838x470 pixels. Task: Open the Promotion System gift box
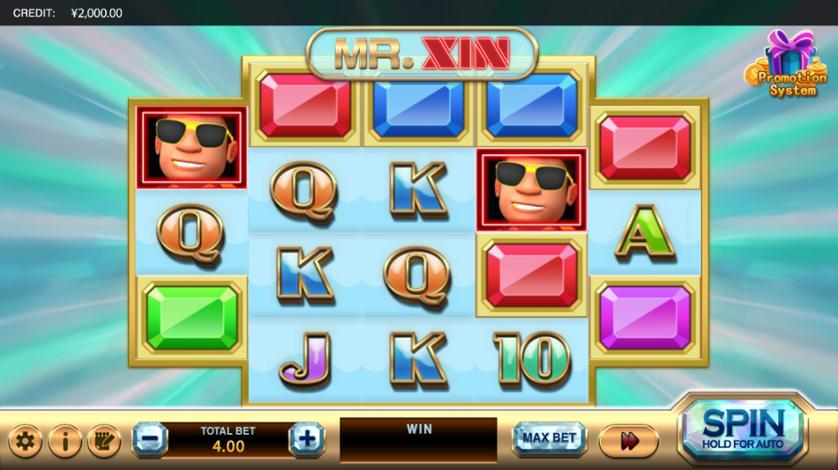787,65
